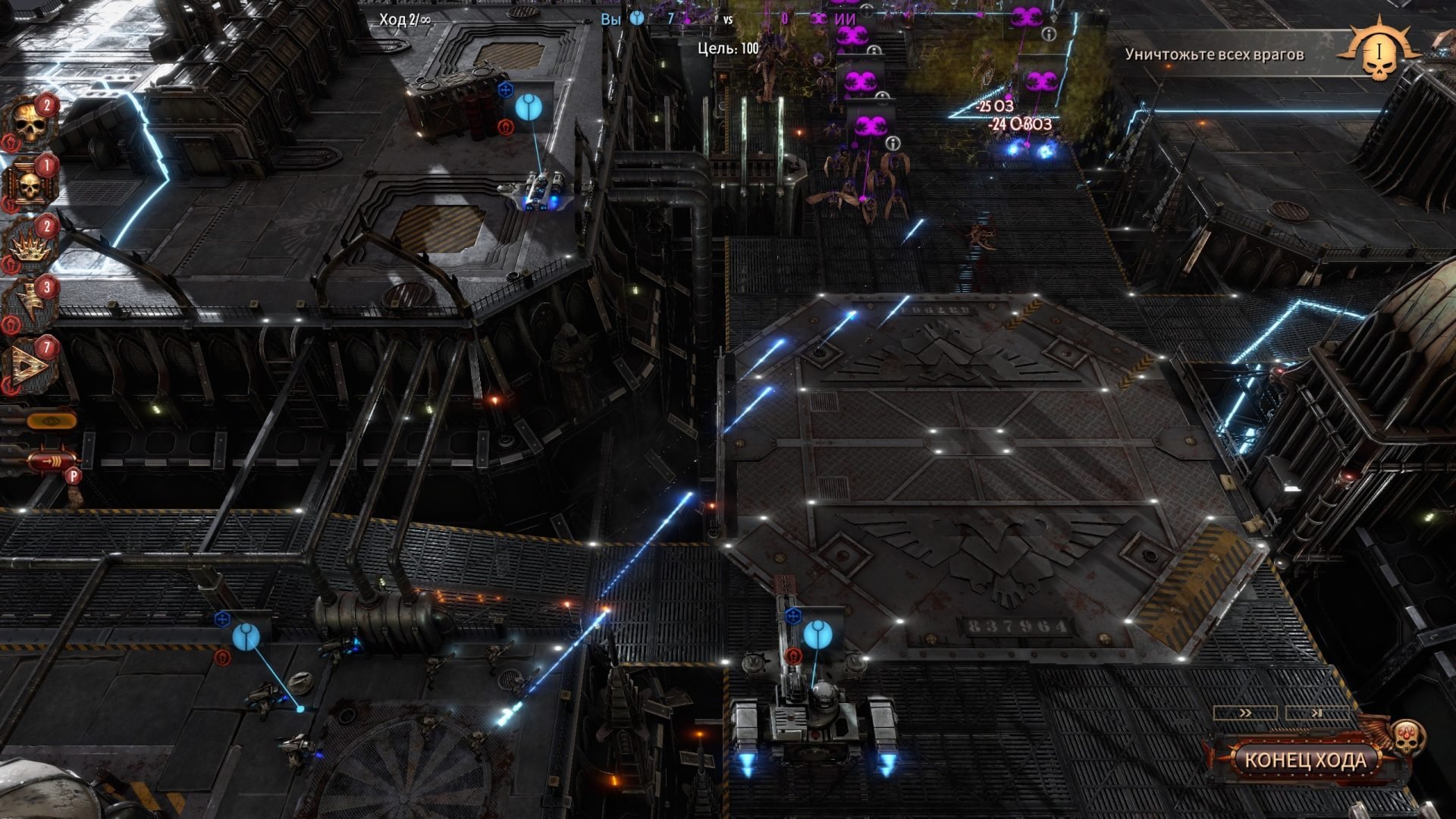Screen dimensions: 1456x819
Task: Select the hover tank unit marker
Action: tap(528, 108)
